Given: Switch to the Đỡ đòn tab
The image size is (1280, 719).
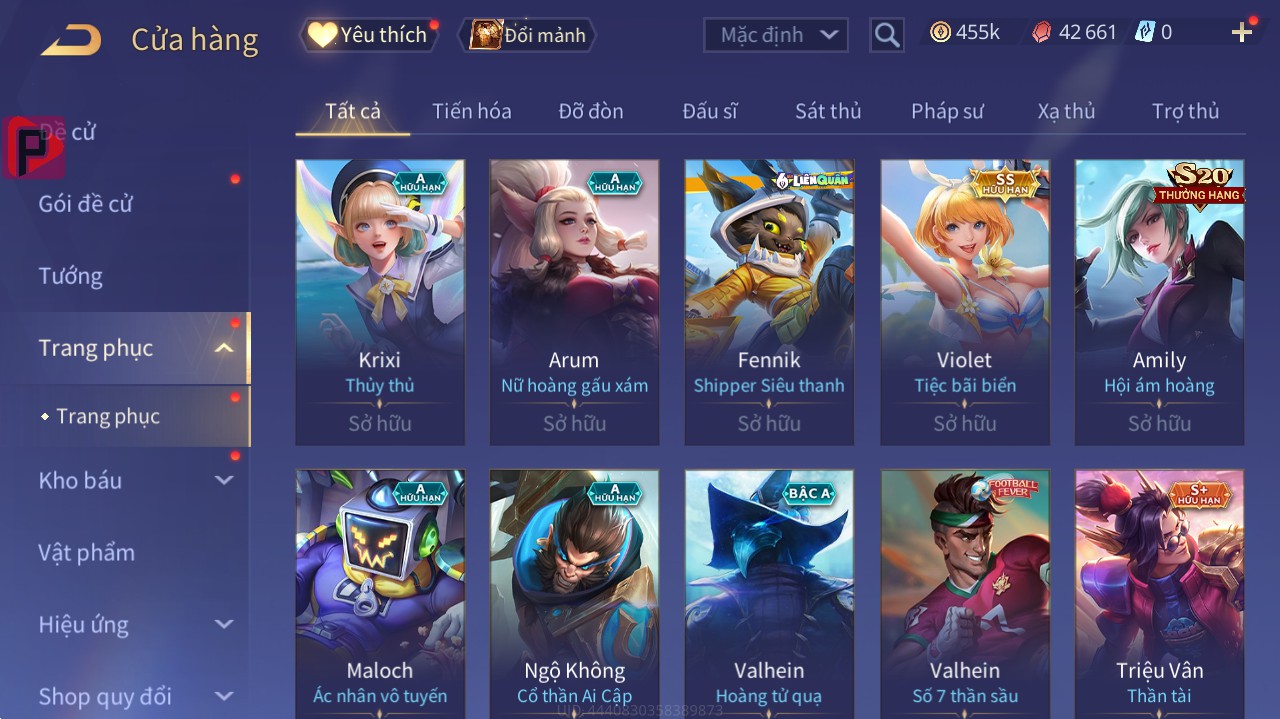Looking at the screenshot, I should [590, 111].
